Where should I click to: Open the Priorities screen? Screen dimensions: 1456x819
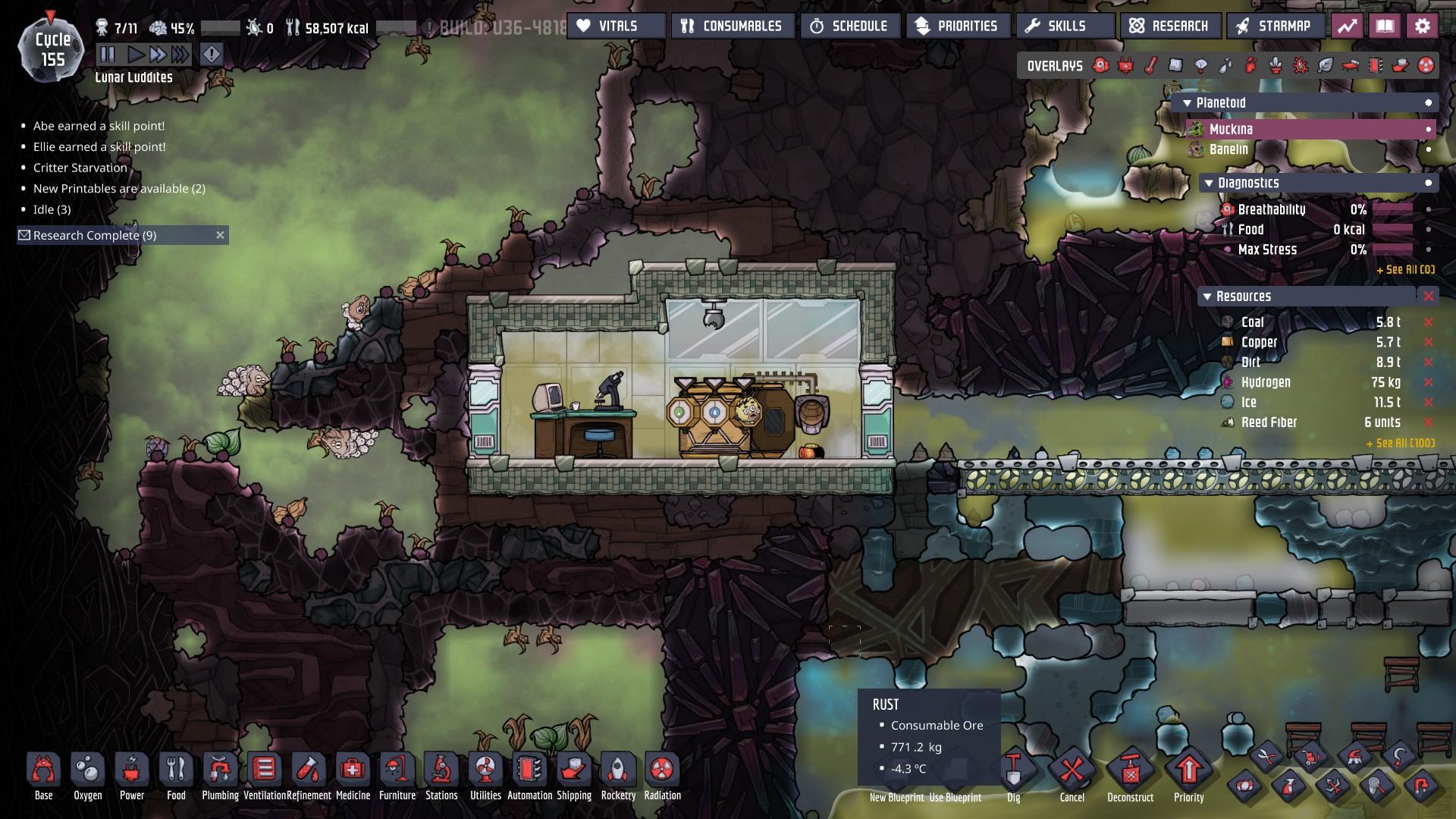click(x=958, y=26)
